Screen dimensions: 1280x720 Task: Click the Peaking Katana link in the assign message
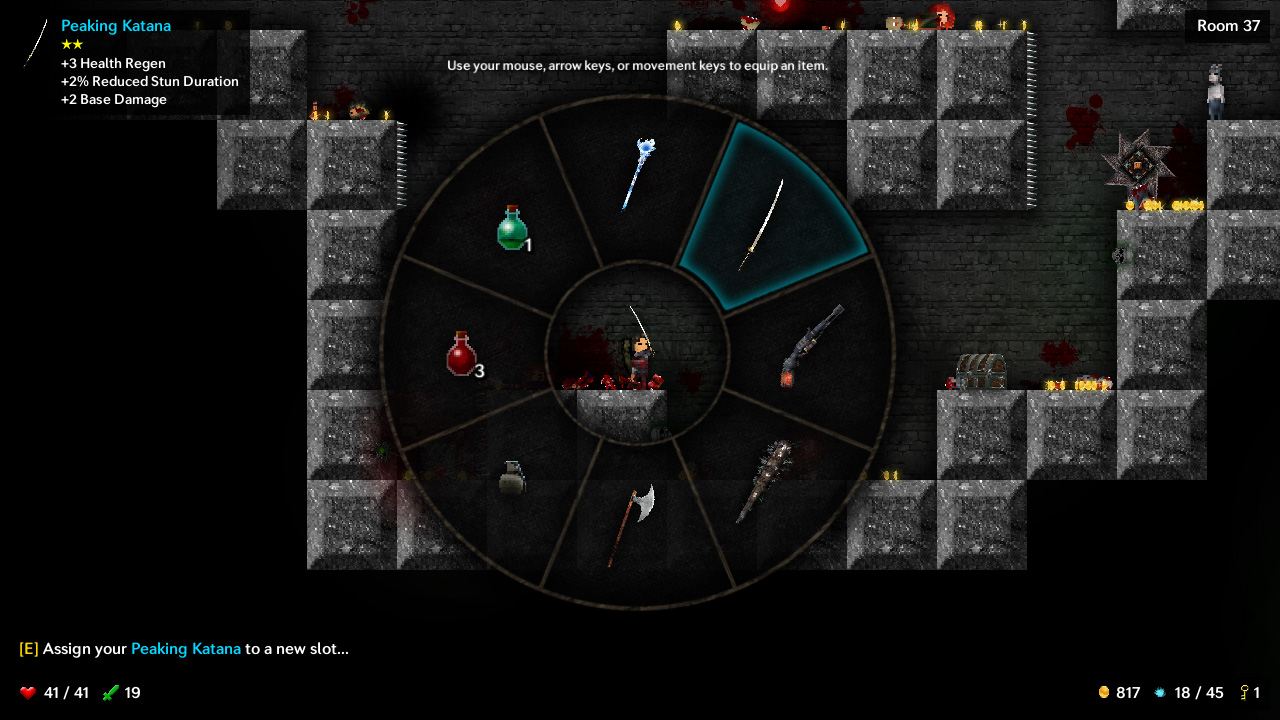pyautogui.click(x=186, y=649)
